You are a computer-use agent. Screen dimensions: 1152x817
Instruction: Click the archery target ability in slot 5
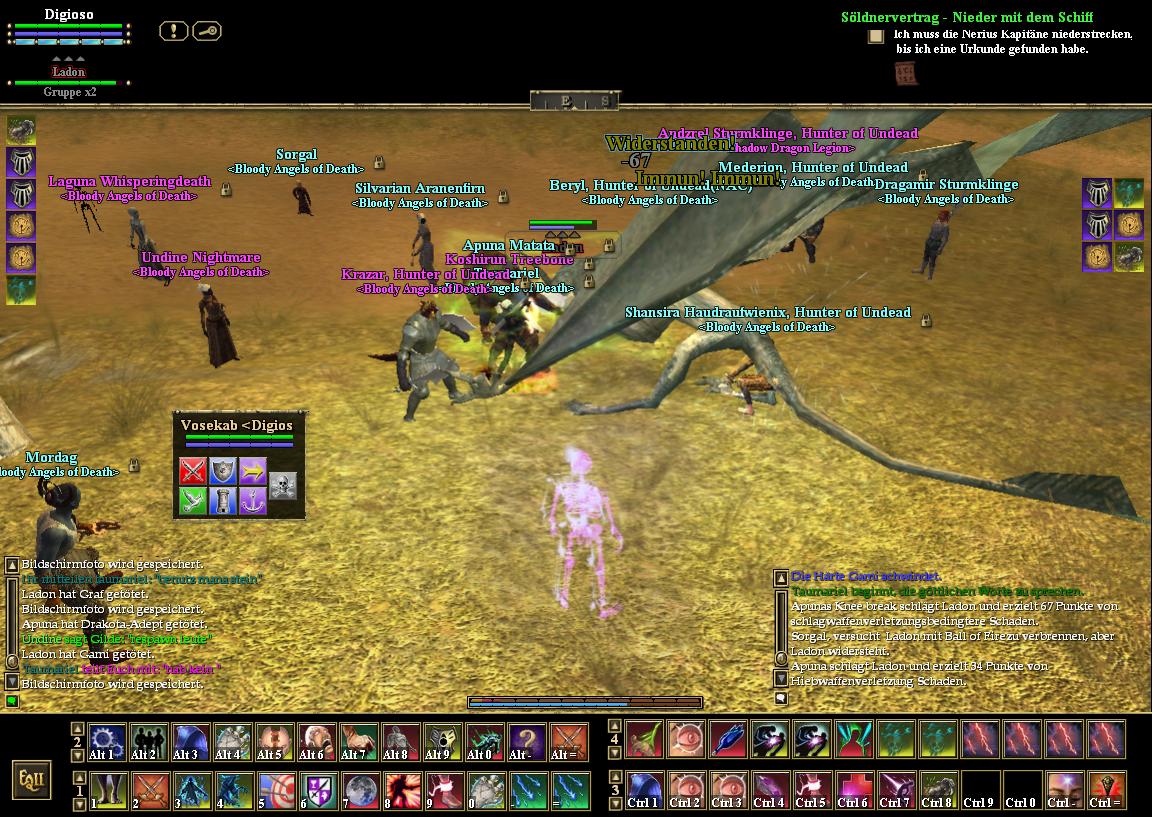coord(275,789)
